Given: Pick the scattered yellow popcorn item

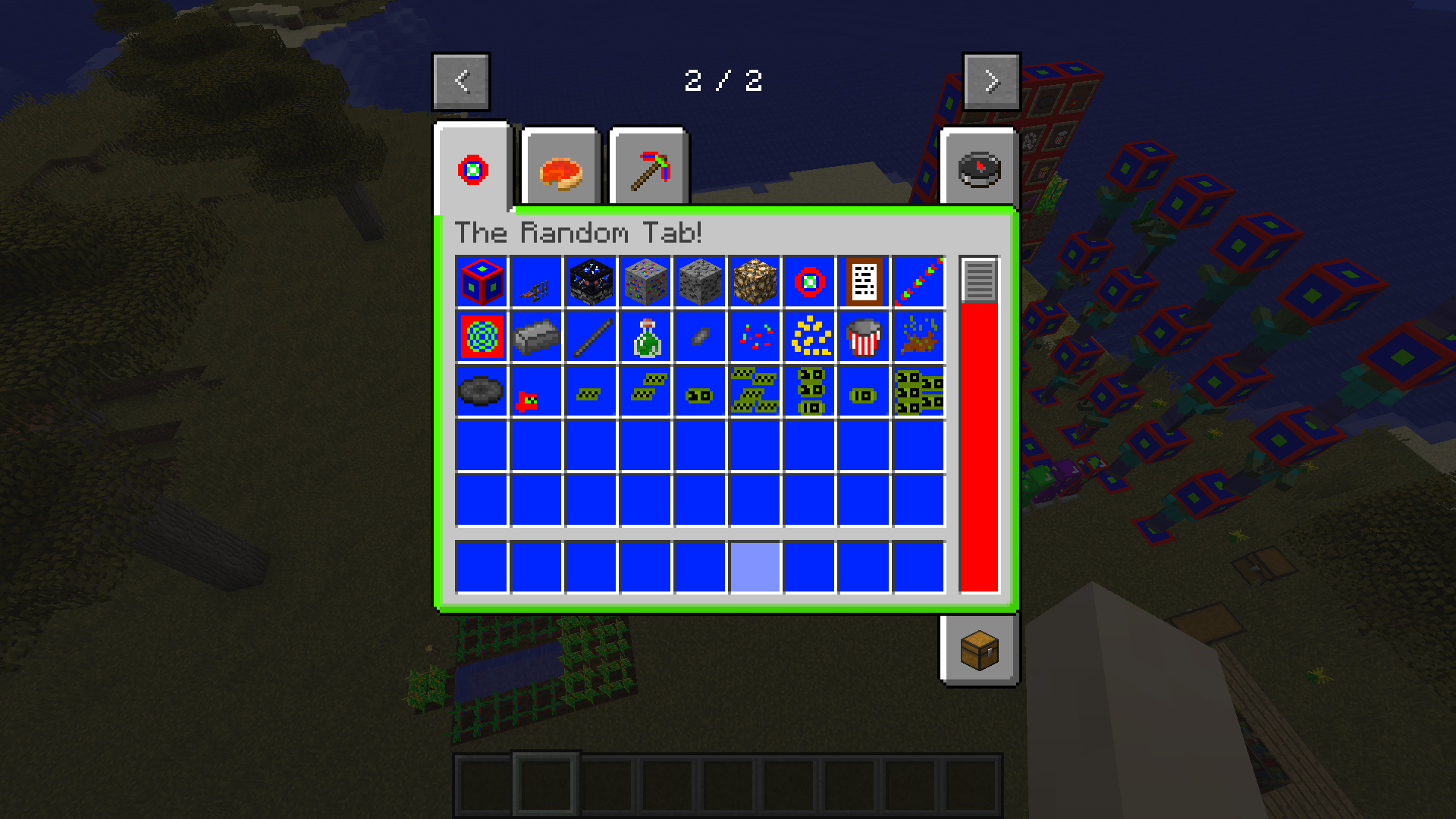Looking at the screenshot, I should tap(808, 336).
